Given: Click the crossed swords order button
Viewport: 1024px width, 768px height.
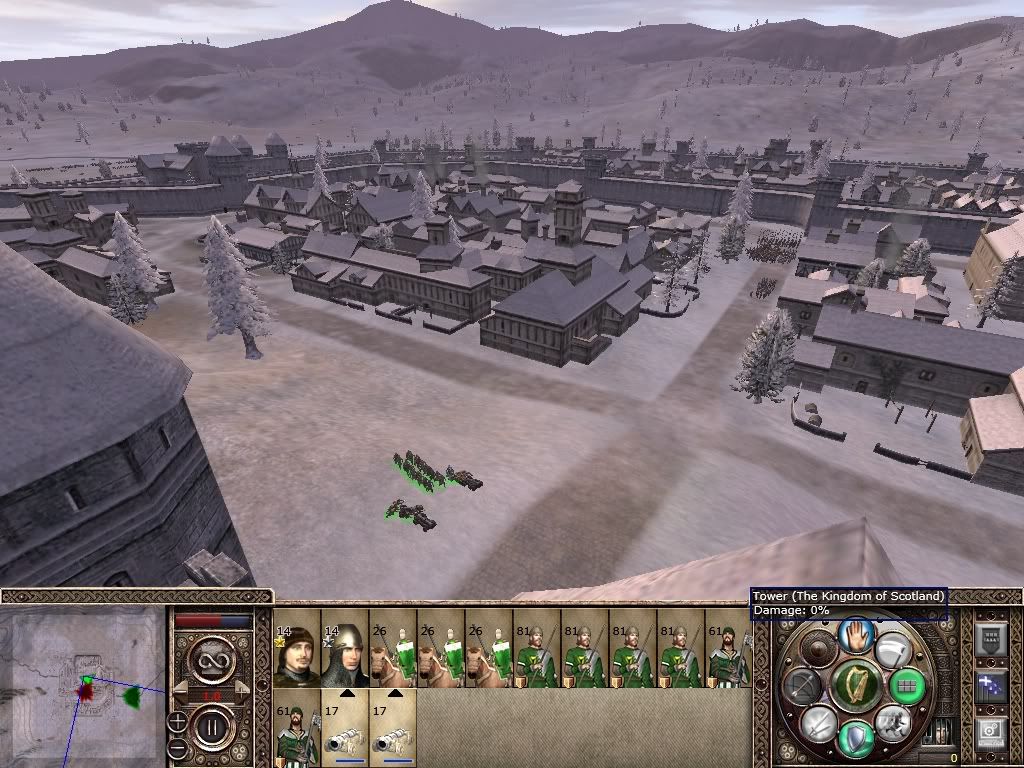Looking at the screenshot, I should tap(817, 723).
